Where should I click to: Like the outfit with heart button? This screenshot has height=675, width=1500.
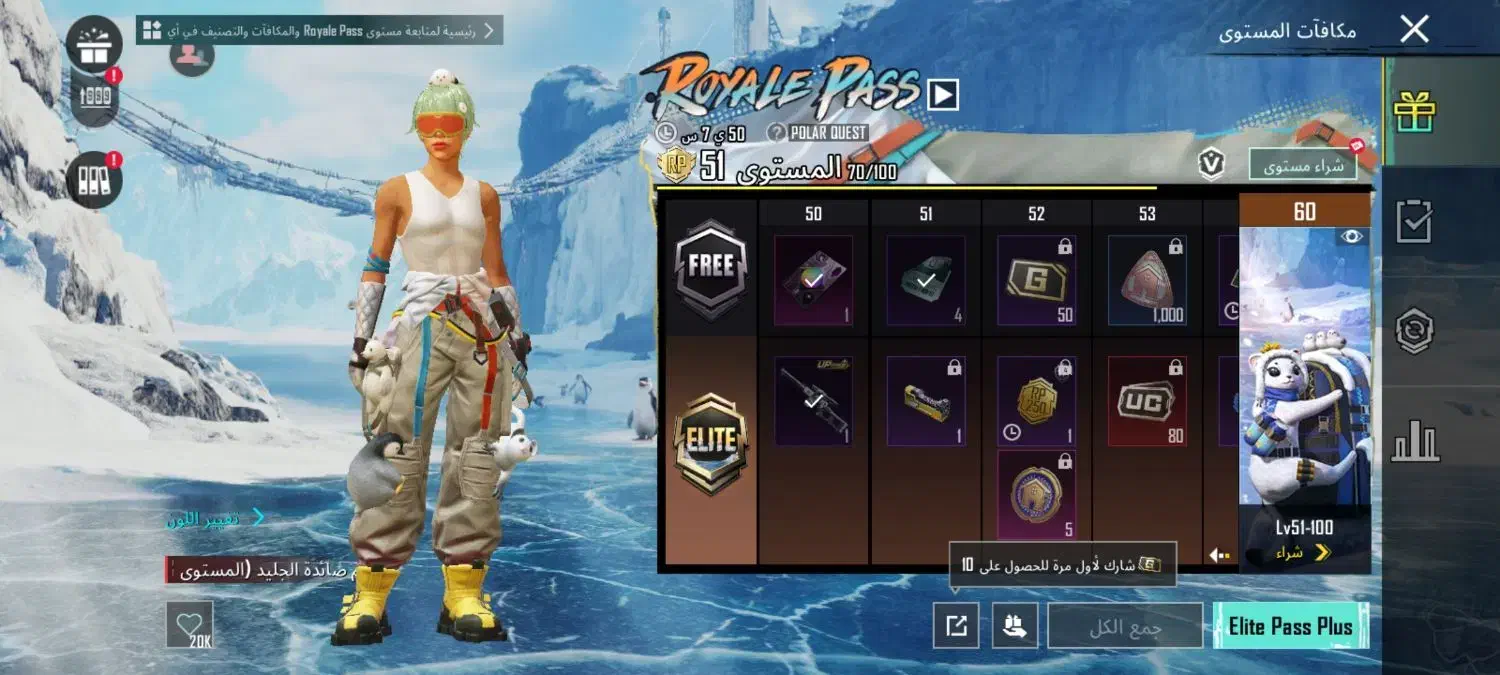click(189, 626)
